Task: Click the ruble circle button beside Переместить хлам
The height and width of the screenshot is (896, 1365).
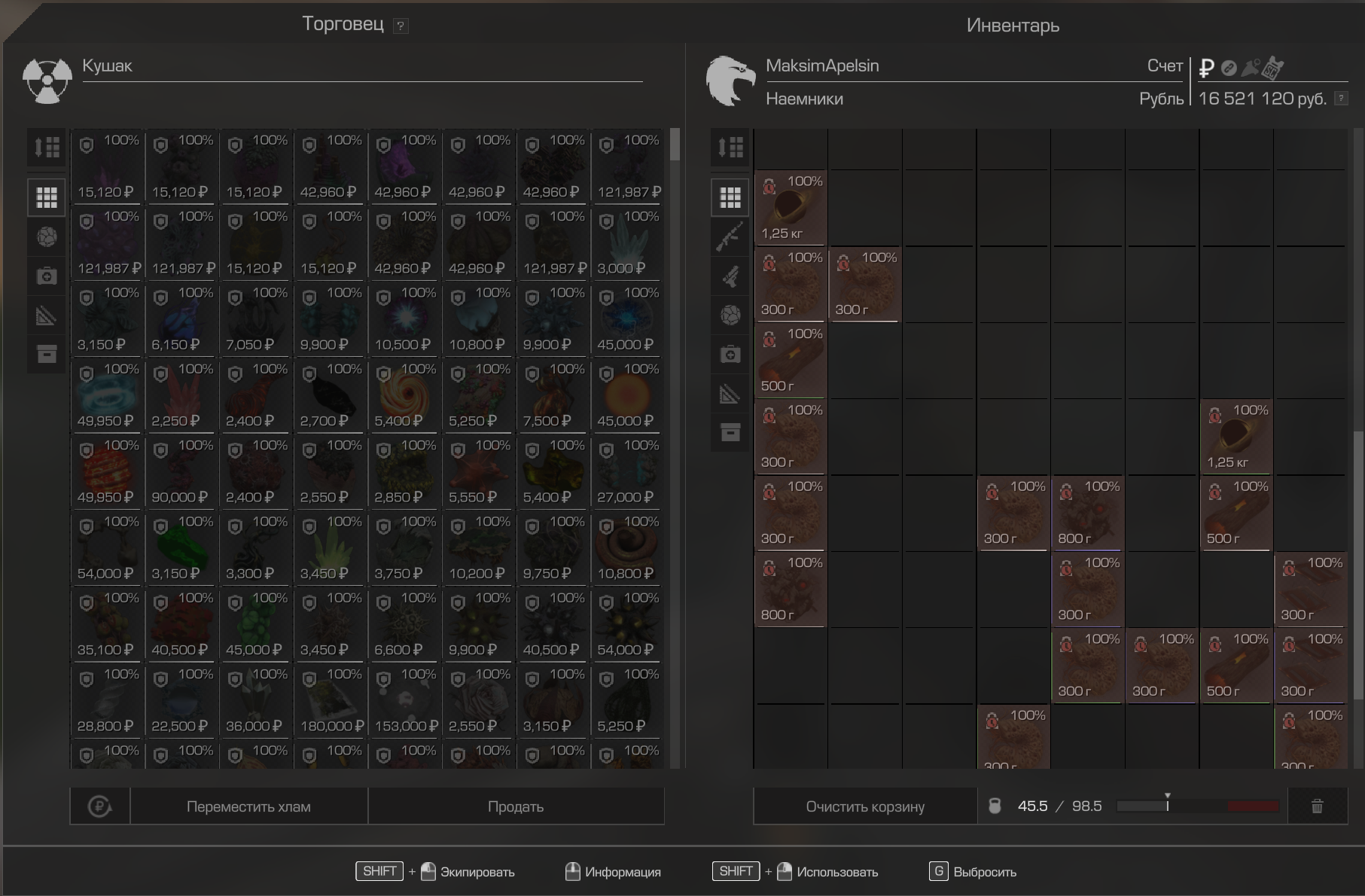Action: tap(99, 806)
